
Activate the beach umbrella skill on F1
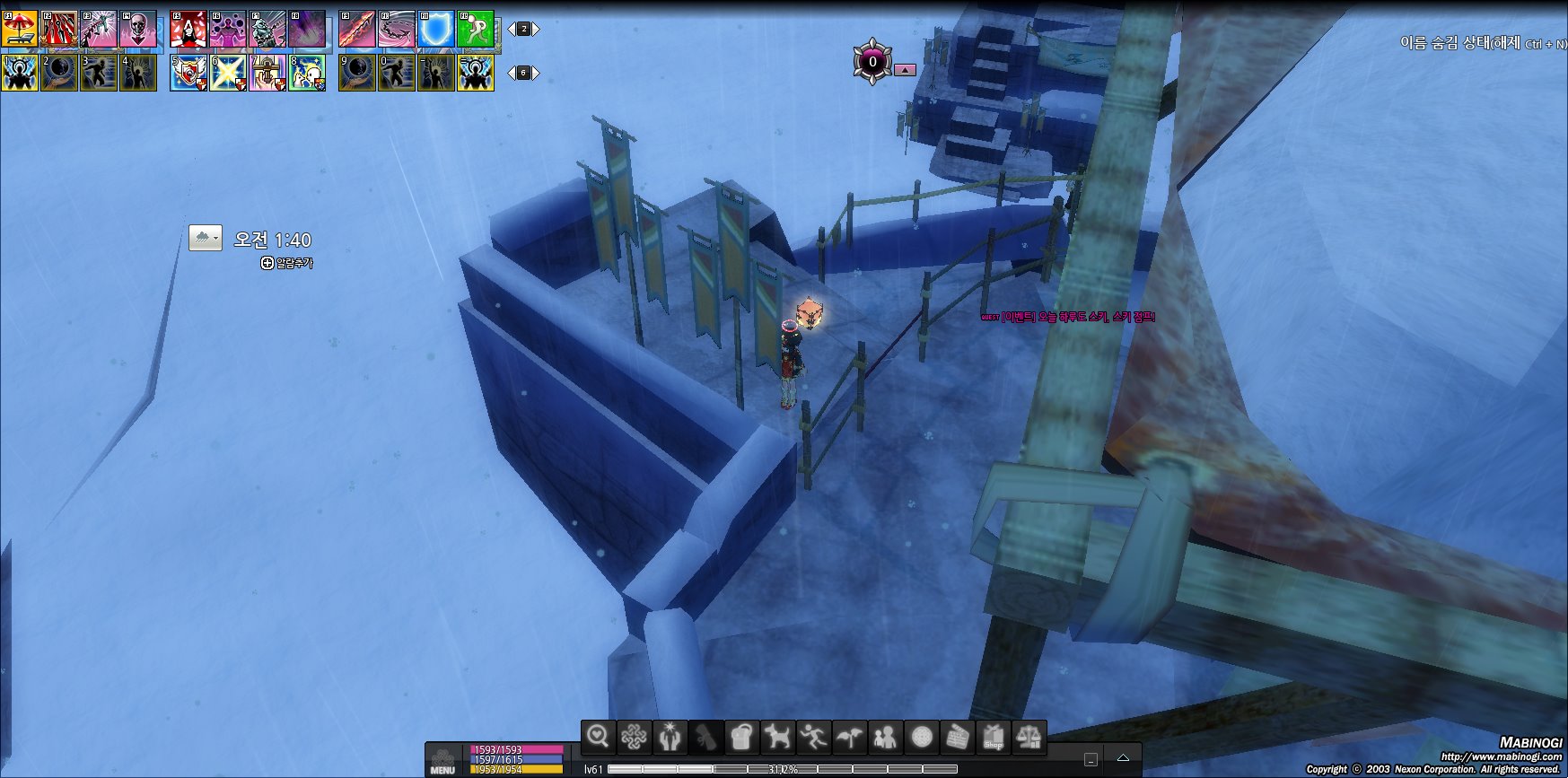(20, 29)
